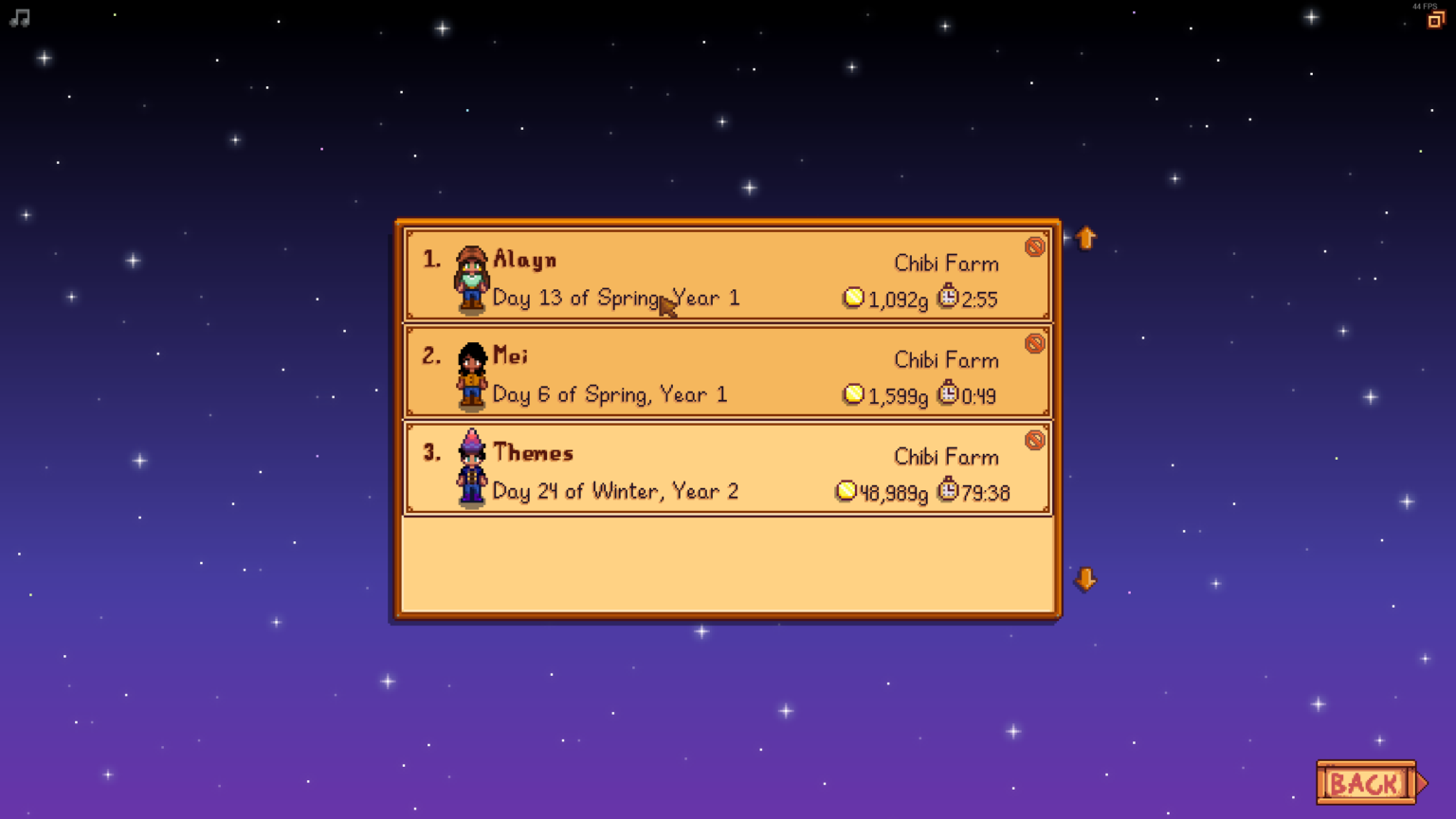Click the clock icon on Mei's slot
Viewport: 1456px width, 819px height.
pyautogui.click(x=948, y=394)
